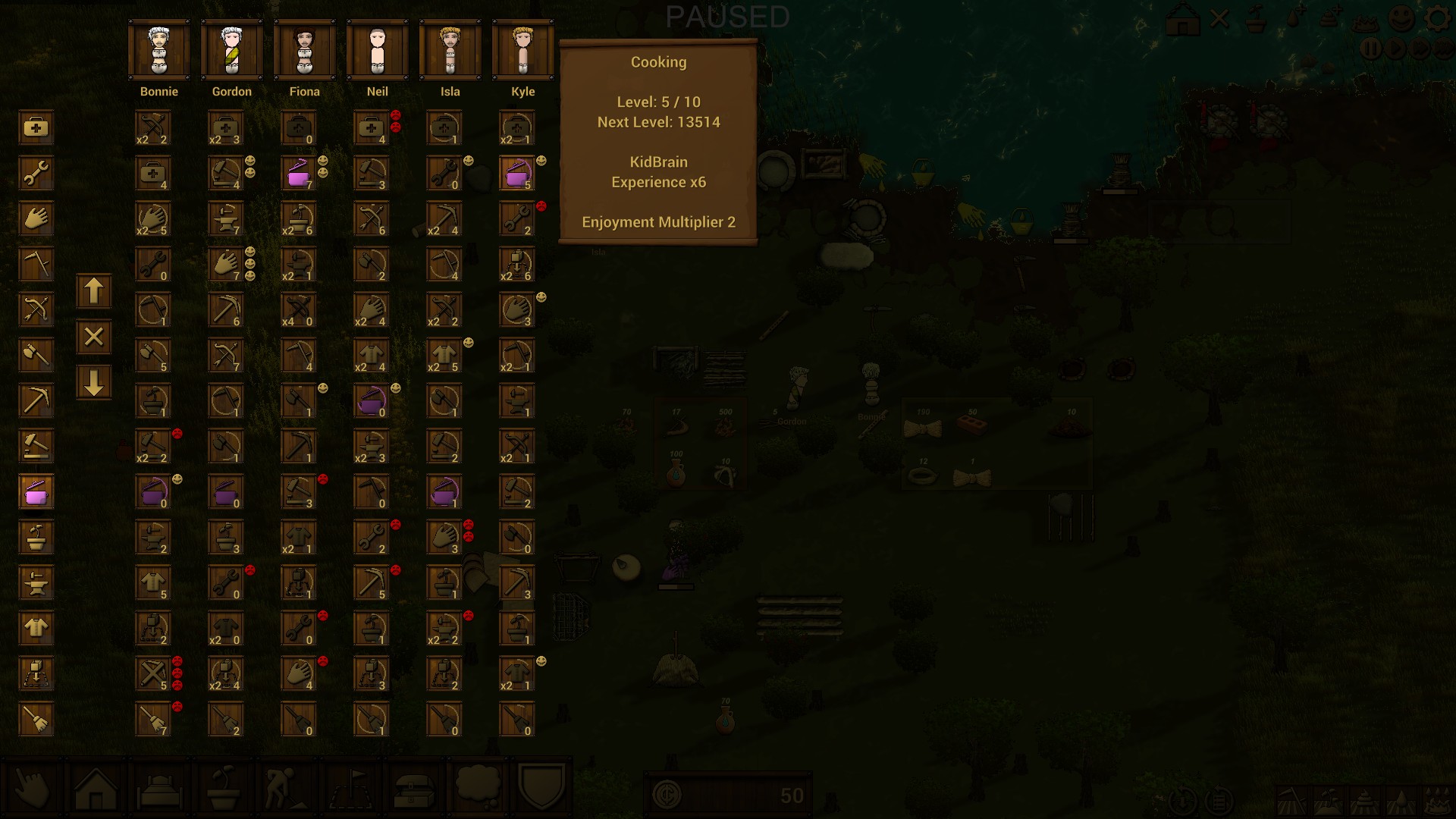Image resolution: width=1456 pixels, height=819 pixels.
Task: Move the job priority down with the arrow
Action: point(93,383)
